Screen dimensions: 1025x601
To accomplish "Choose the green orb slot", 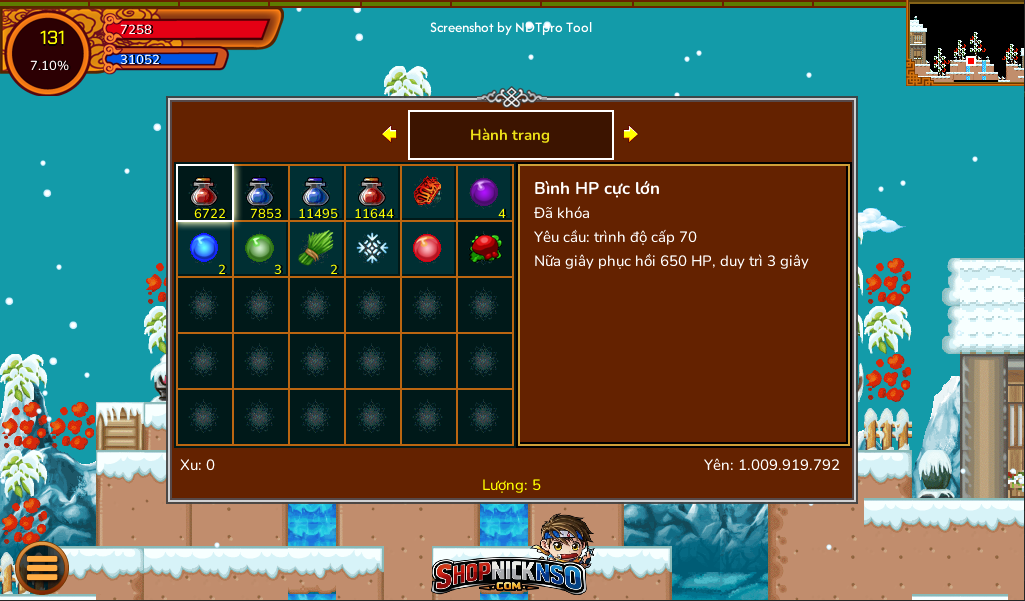I will click(x=261, y=248).
